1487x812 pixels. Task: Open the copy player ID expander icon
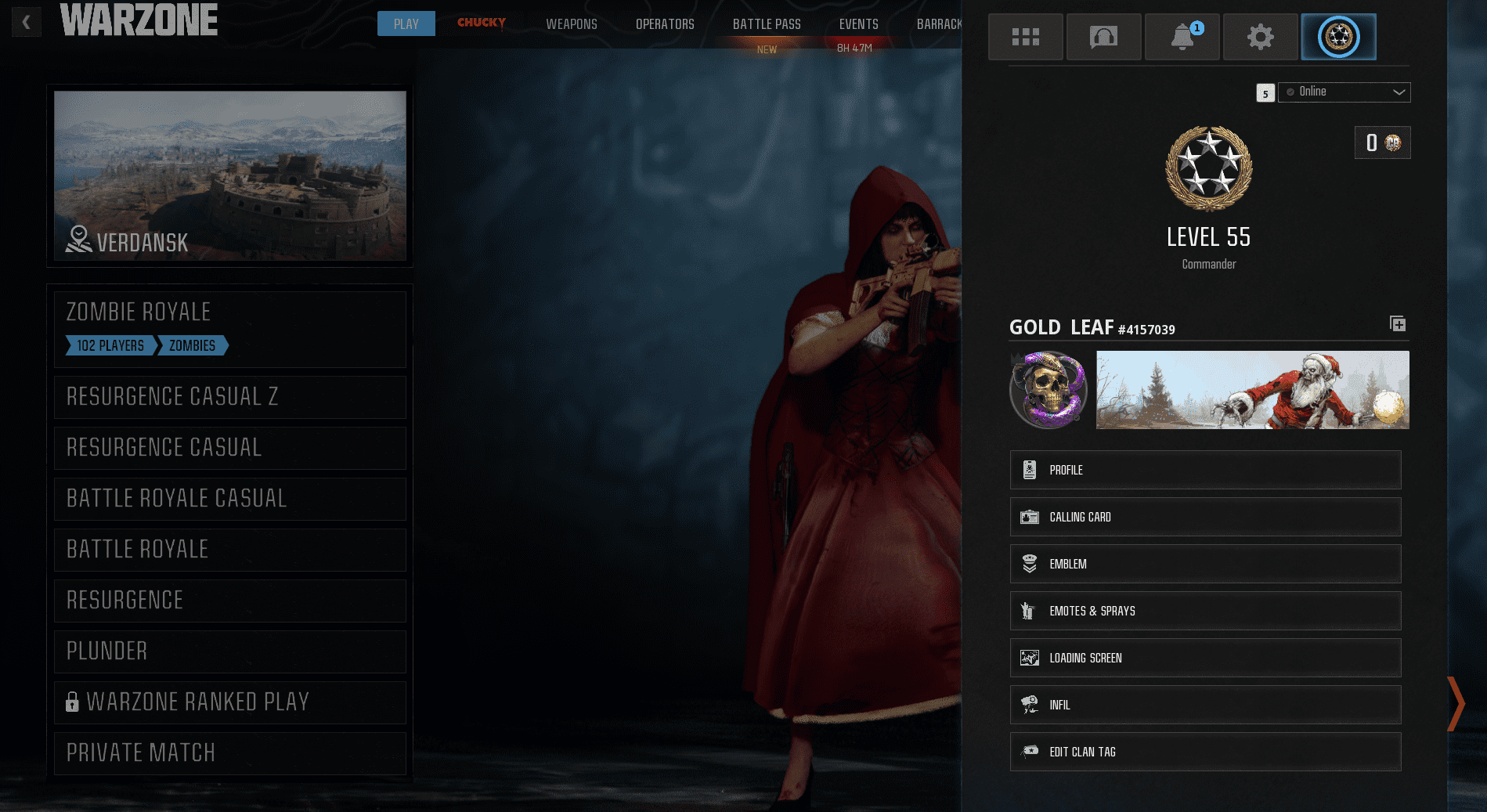1398,323
